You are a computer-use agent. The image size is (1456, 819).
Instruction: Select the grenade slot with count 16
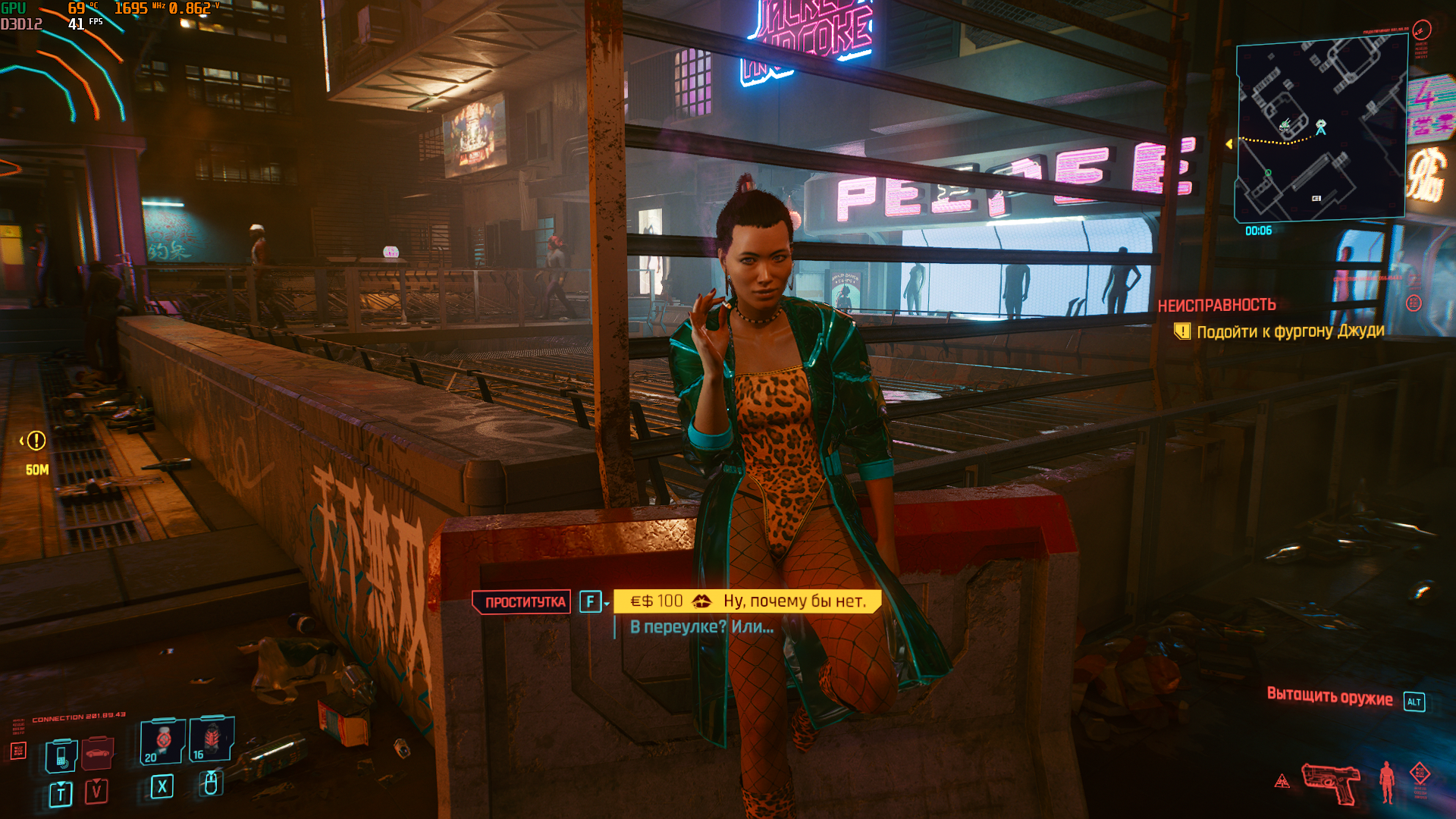point(211,739)
